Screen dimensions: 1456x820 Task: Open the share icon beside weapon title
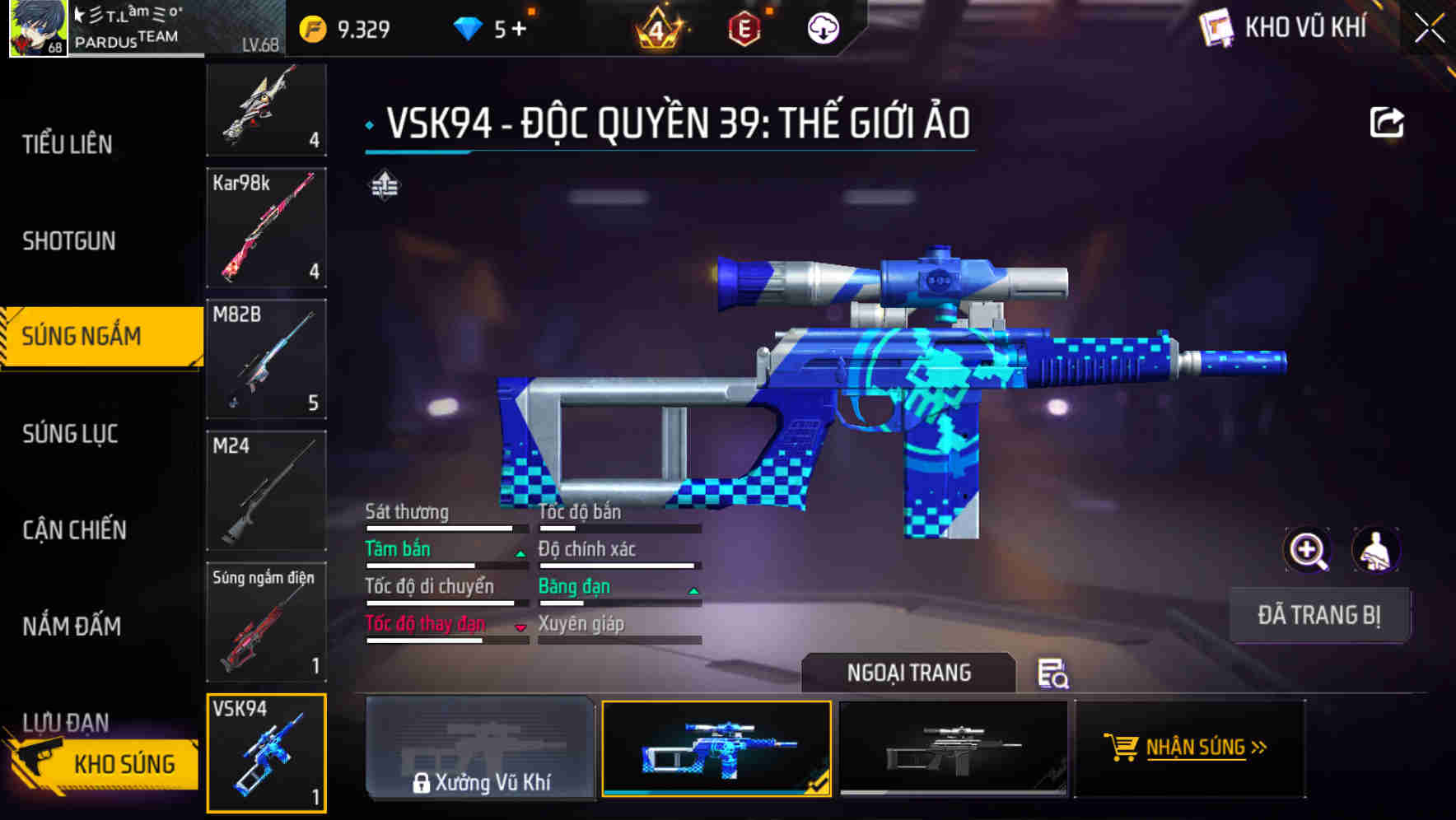coord(1388,120)
